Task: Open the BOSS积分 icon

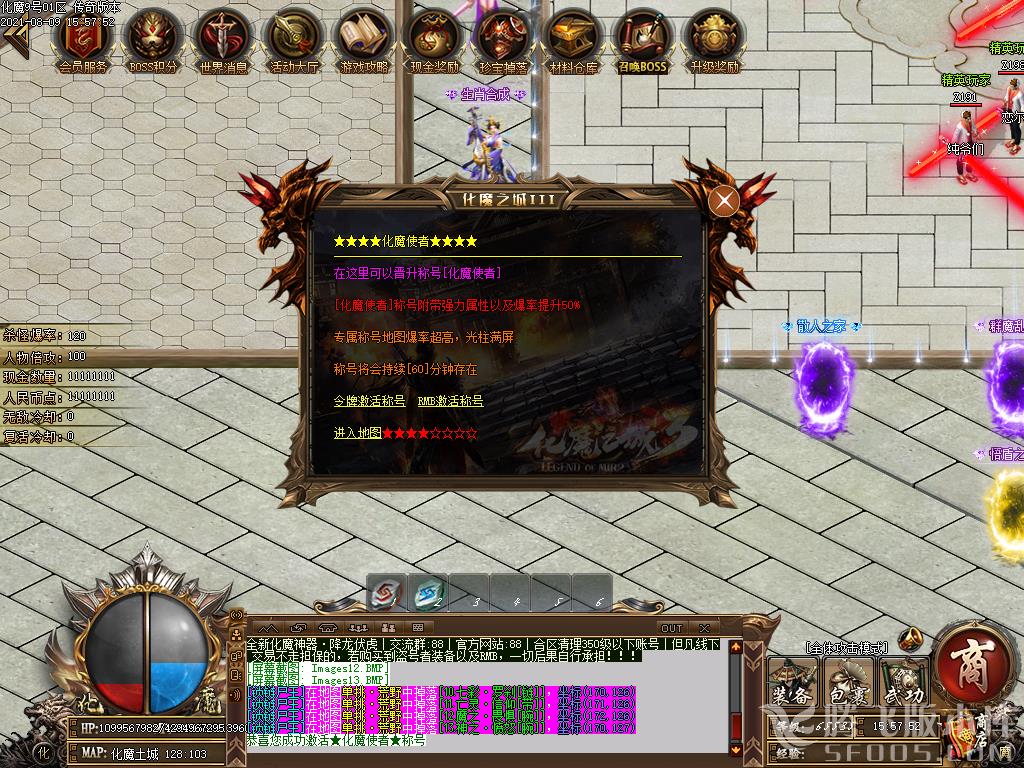Action: coord(153,37)
